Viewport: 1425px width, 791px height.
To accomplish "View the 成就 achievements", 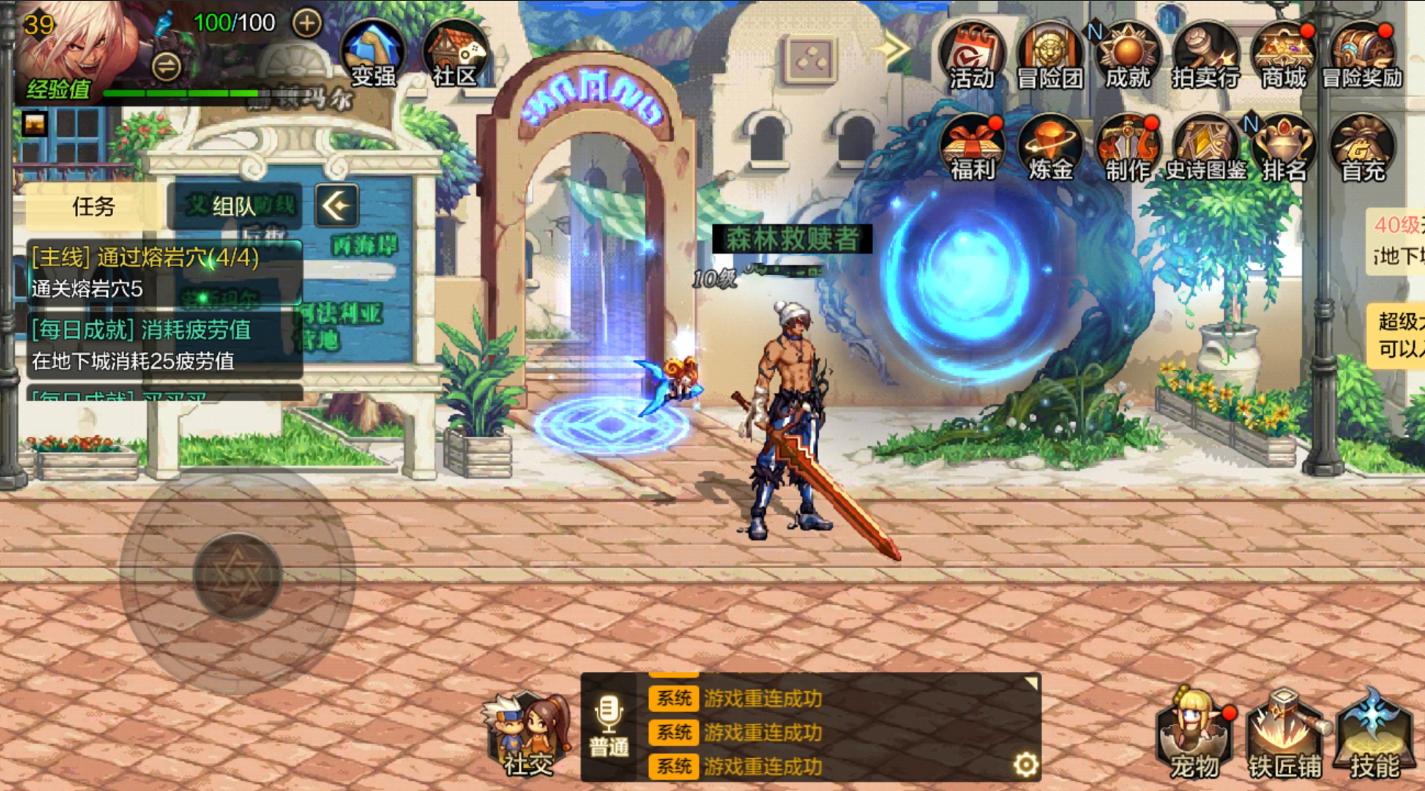I will (1128, 55).
